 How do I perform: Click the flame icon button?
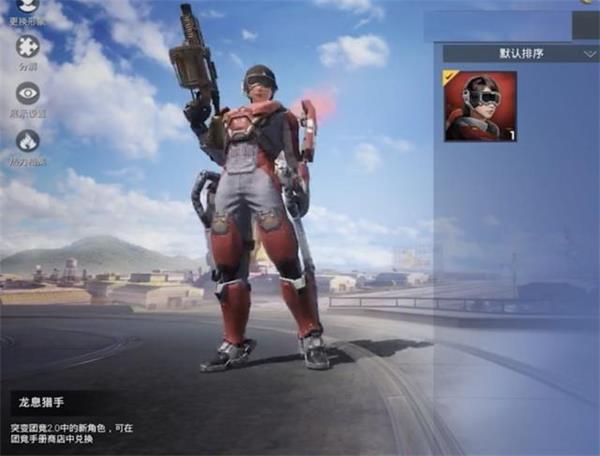click(28, 141)
